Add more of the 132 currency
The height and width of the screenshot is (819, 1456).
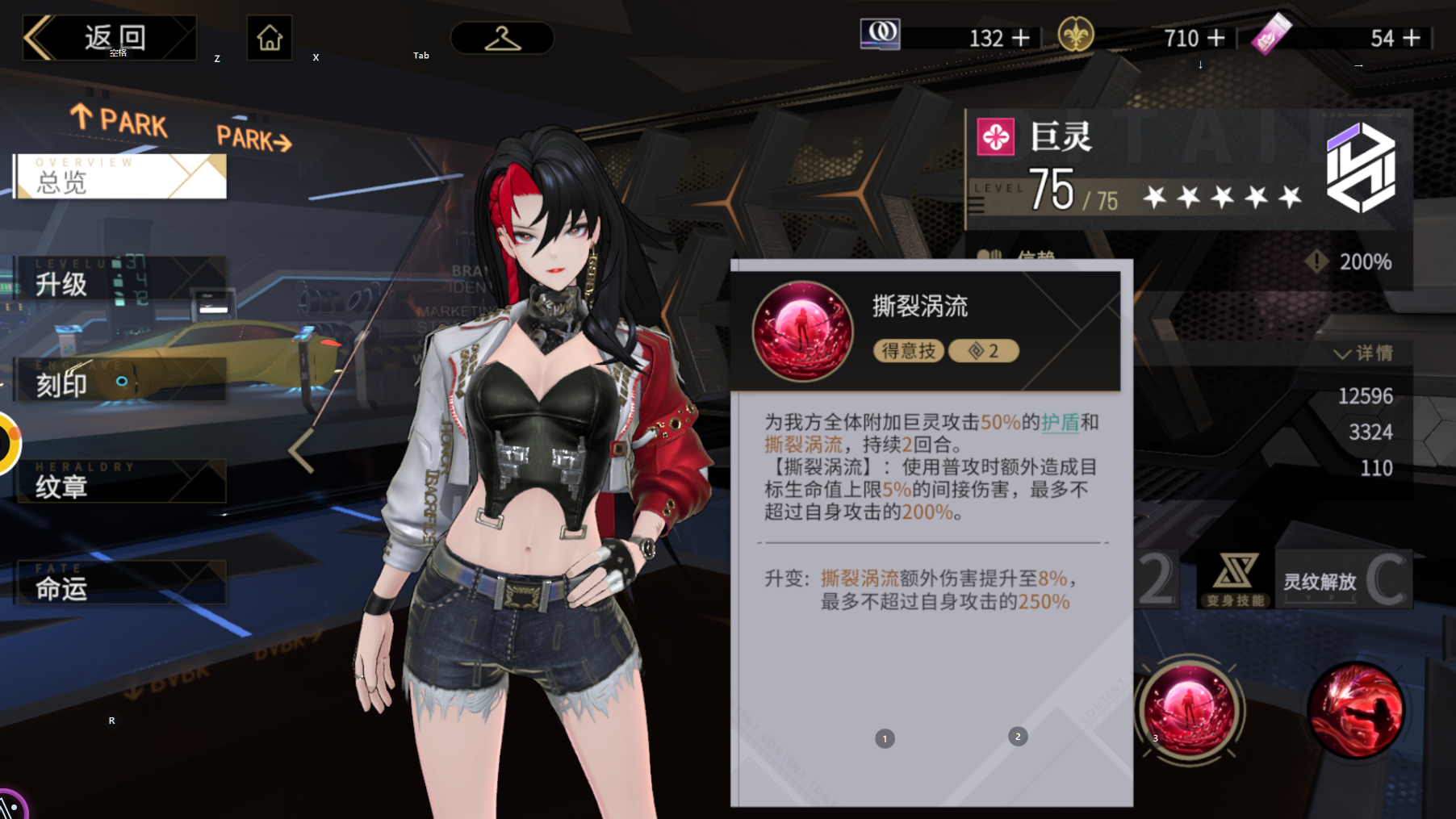(1021, 38)
